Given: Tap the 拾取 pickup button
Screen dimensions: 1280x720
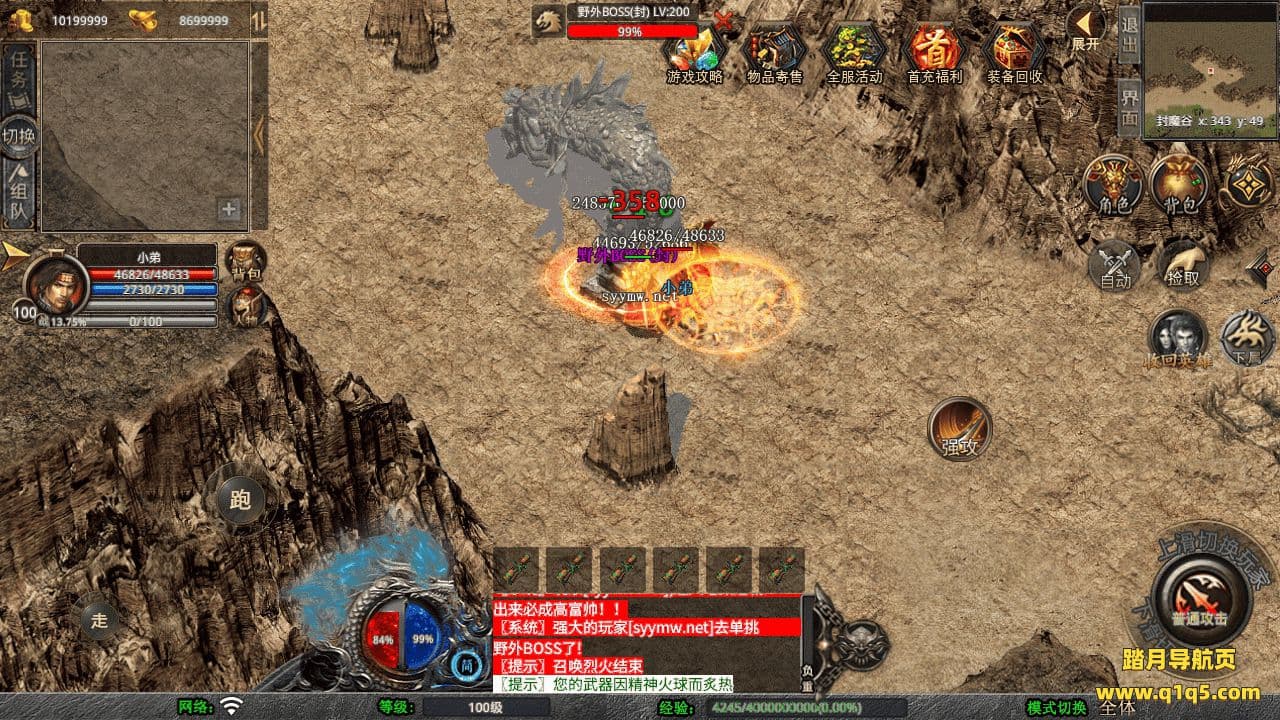Looking at the screenshot, I should [x=1183, y=265].
